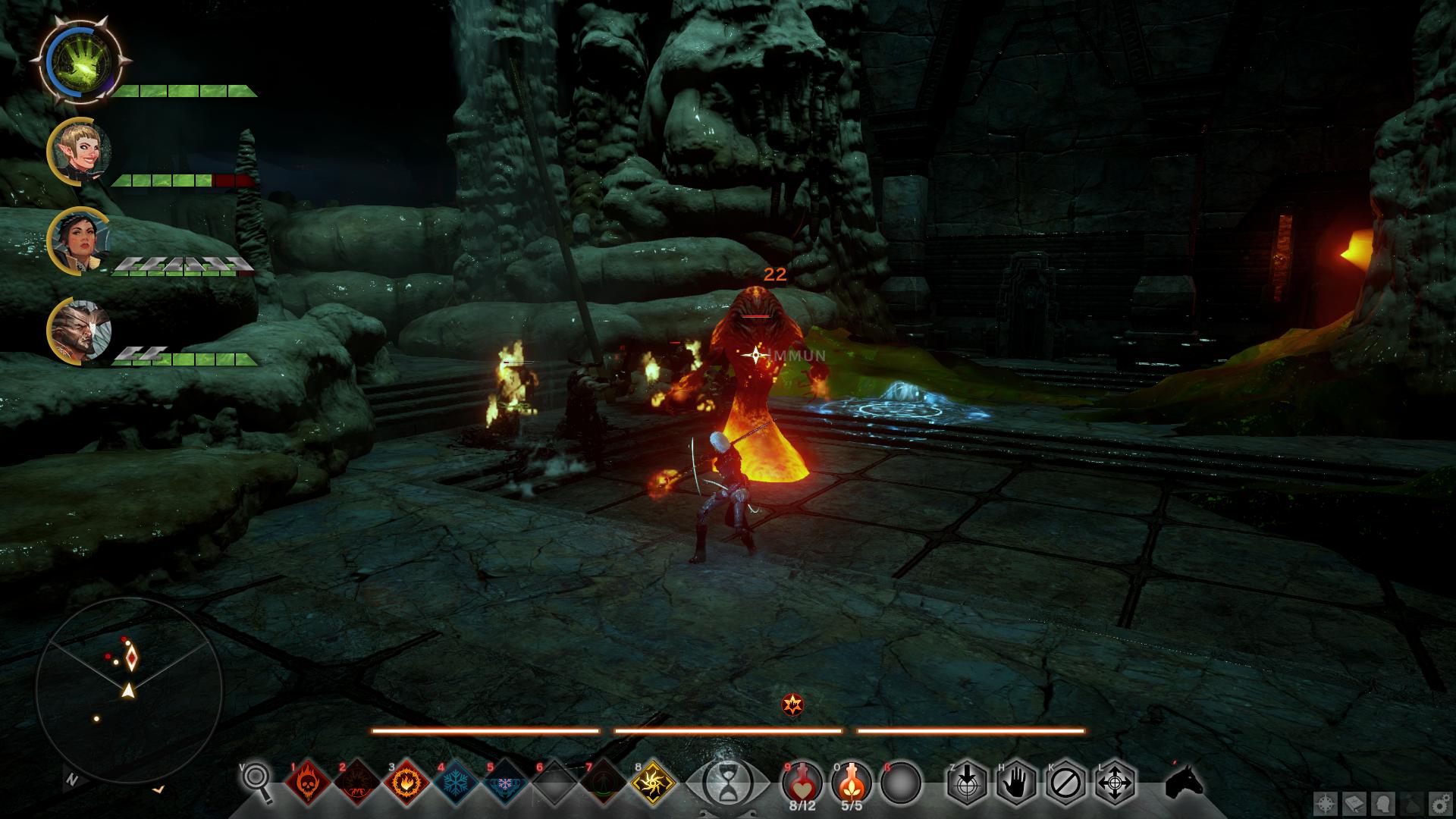Viewport: 1456px width, 819px height.
Task: Toggle the hourglass tactical camera
Action: click(726, 781)
